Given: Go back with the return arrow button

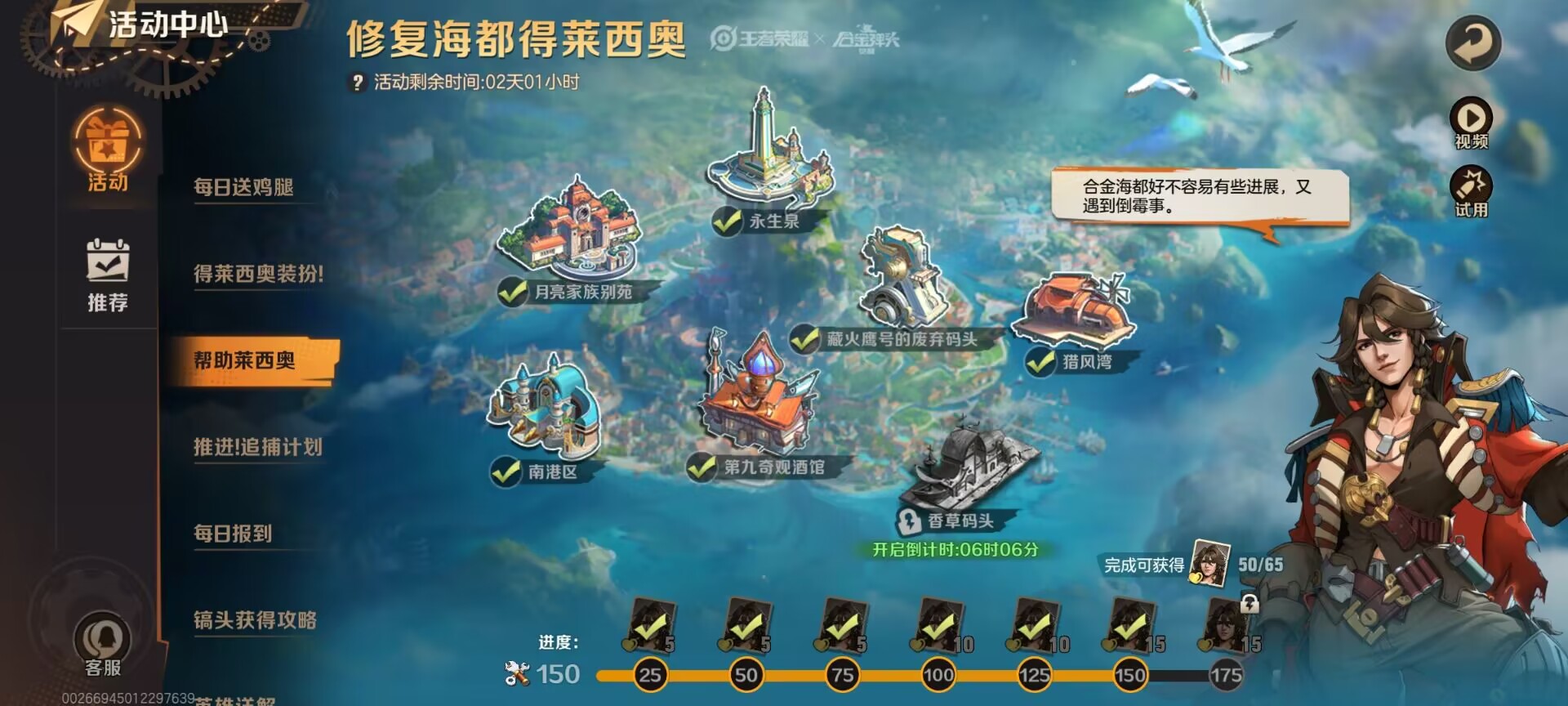Looking at the screenshot, I should [1472, 43].
